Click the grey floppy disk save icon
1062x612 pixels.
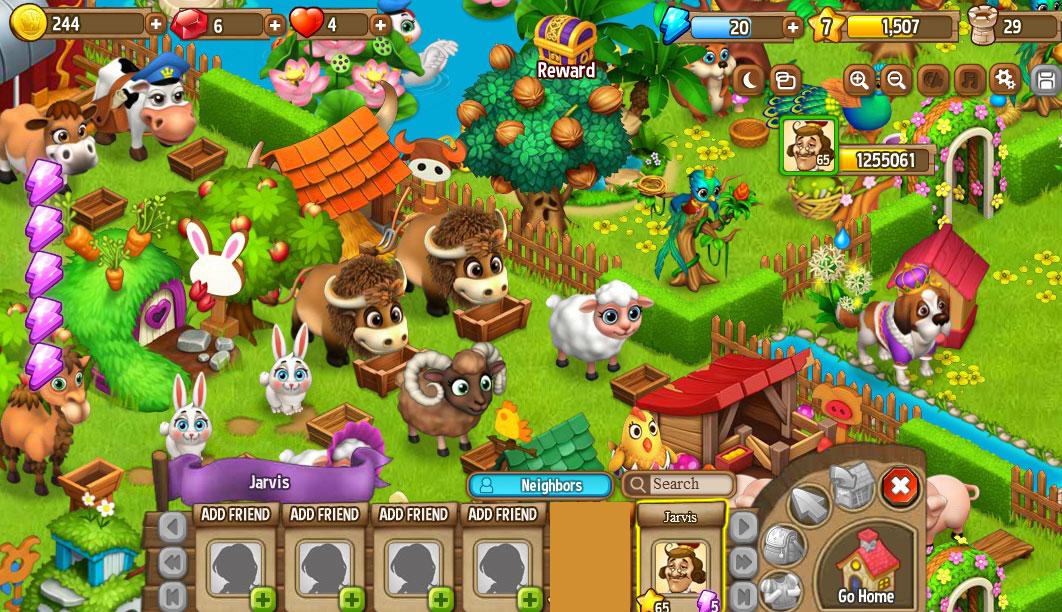(1046, 80)
